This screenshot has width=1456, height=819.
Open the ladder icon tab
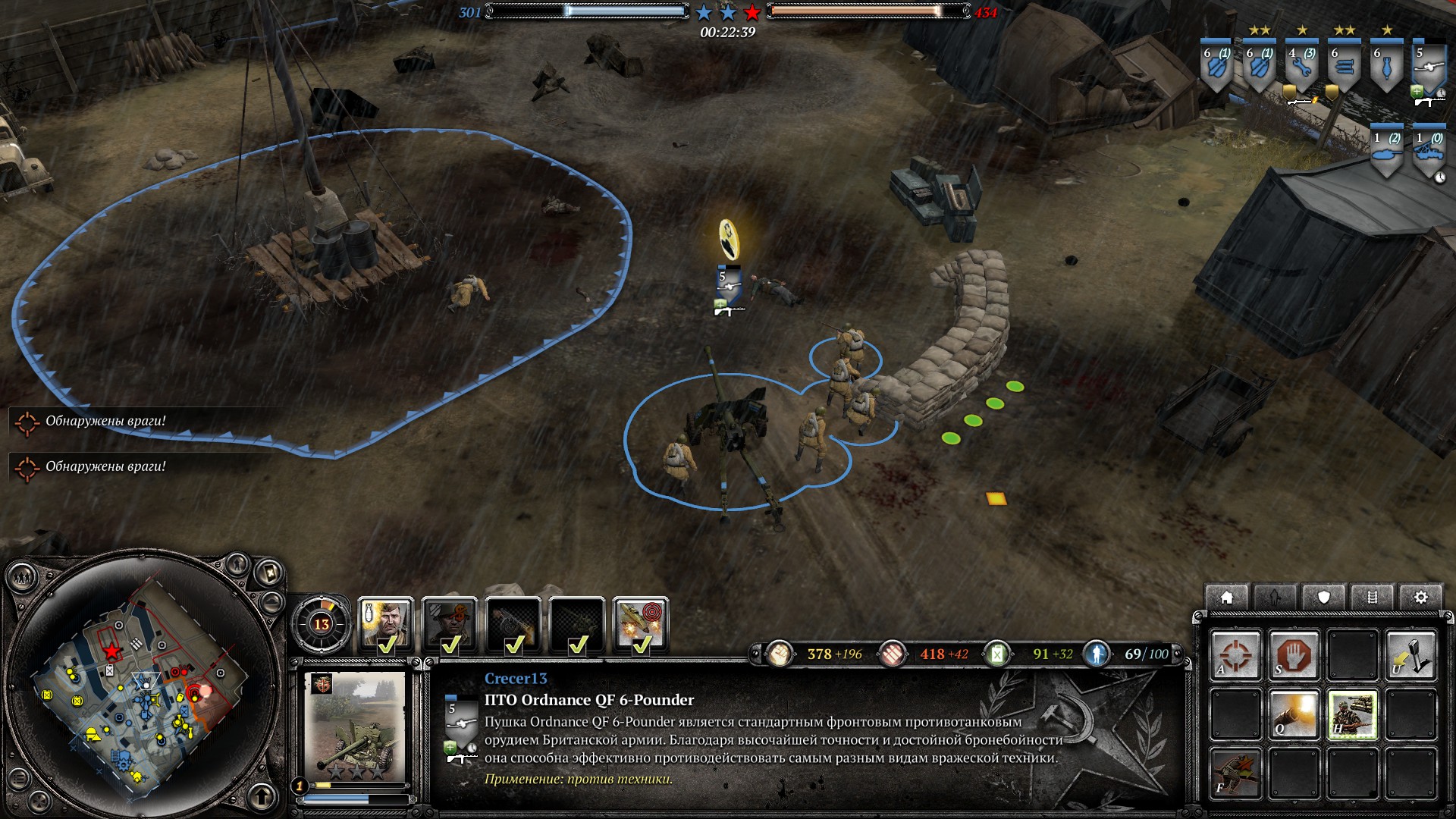tap(1372, 598)
